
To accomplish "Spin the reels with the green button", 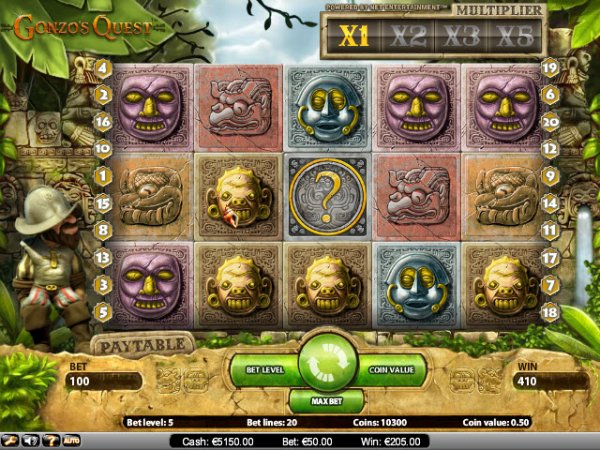I will [324, 364].
